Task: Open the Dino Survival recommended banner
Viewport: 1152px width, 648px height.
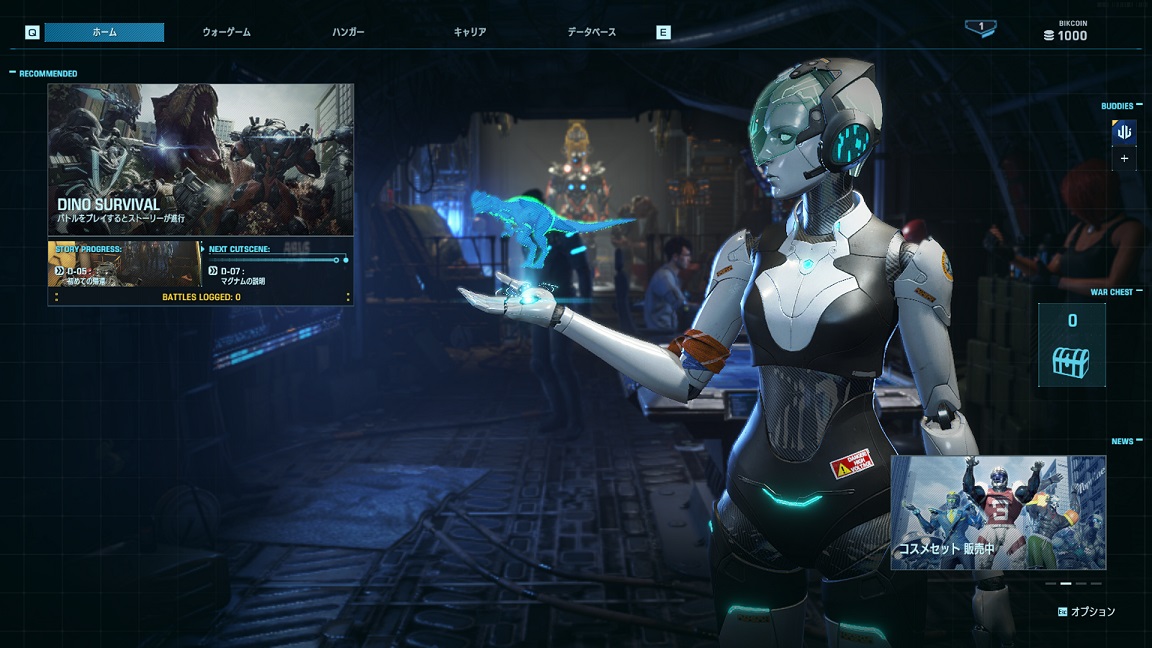Action: pyautogui.click(x=200, y=159)
